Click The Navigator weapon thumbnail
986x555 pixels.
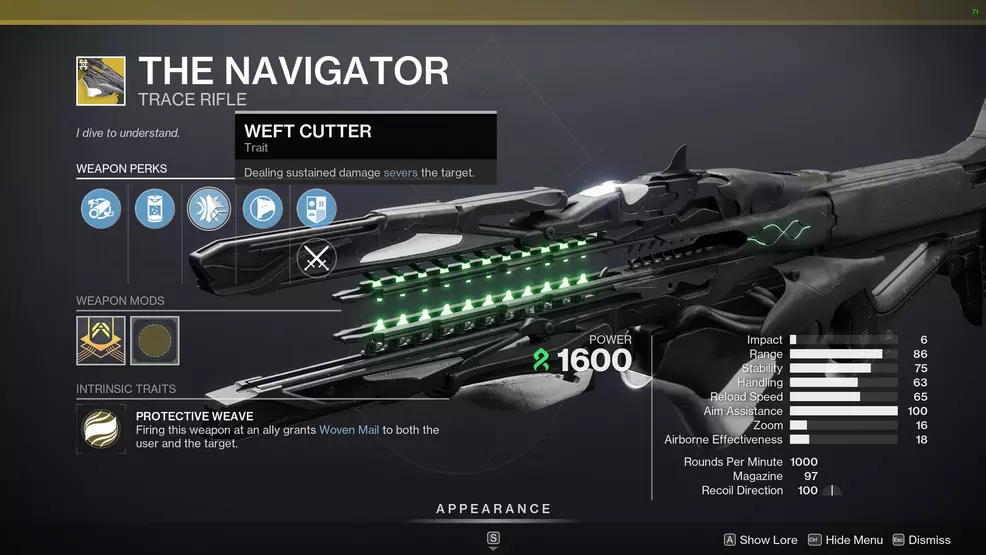click(x=101, y=81)
